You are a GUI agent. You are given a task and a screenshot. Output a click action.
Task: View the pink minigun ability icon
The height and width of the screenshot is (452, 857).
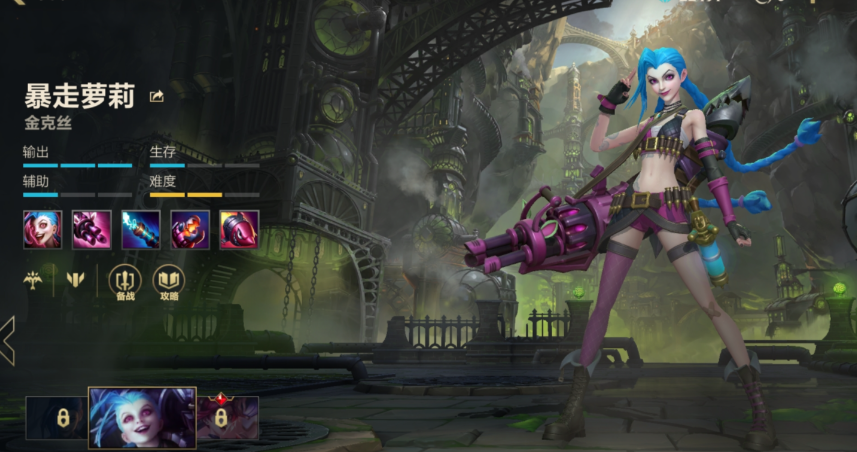(91, 229)
